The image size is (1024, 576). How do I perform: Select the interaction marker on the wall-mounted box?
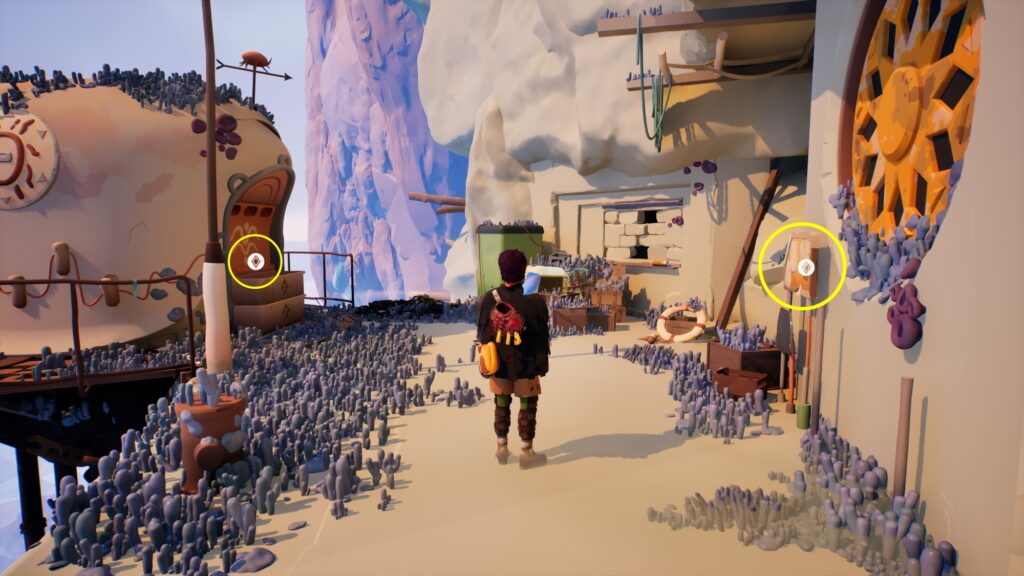(x=803, y=265)
